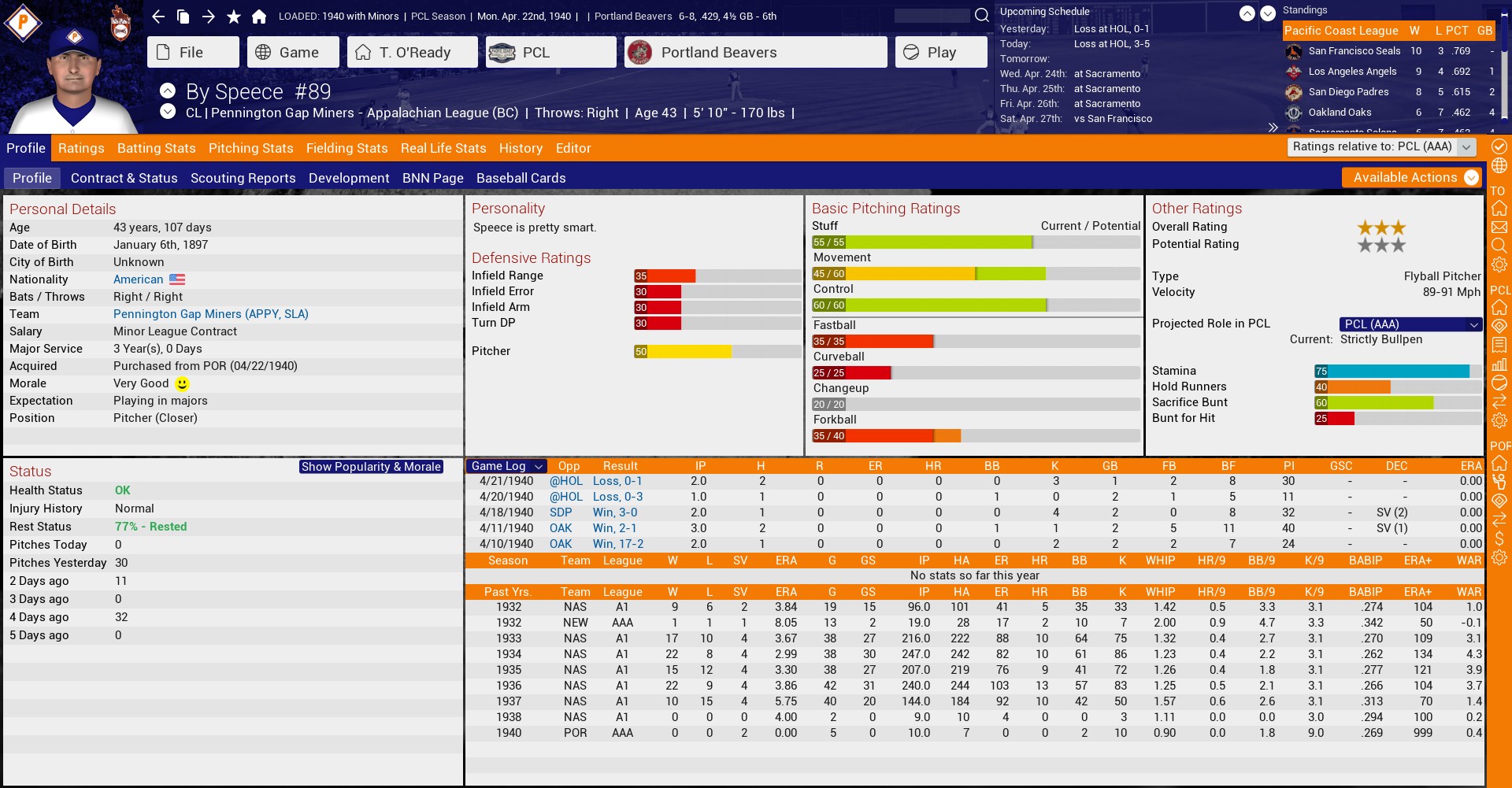
Task: Follow the Pennington Gap Miners team link
Action: coord(210,314)
